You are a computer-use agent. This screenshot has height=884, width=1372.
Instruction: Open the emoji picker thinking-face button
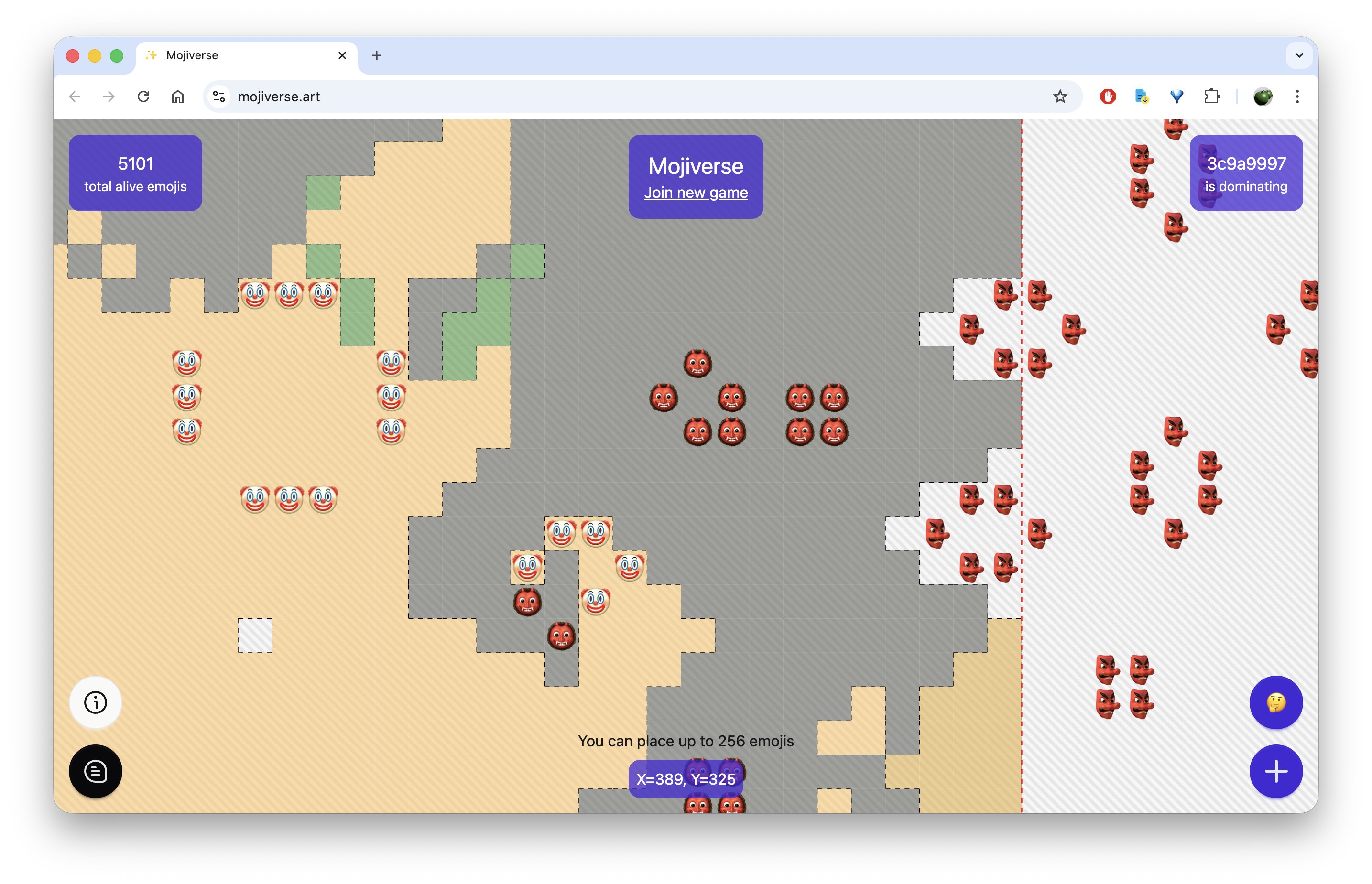[x=1276, y=702]
